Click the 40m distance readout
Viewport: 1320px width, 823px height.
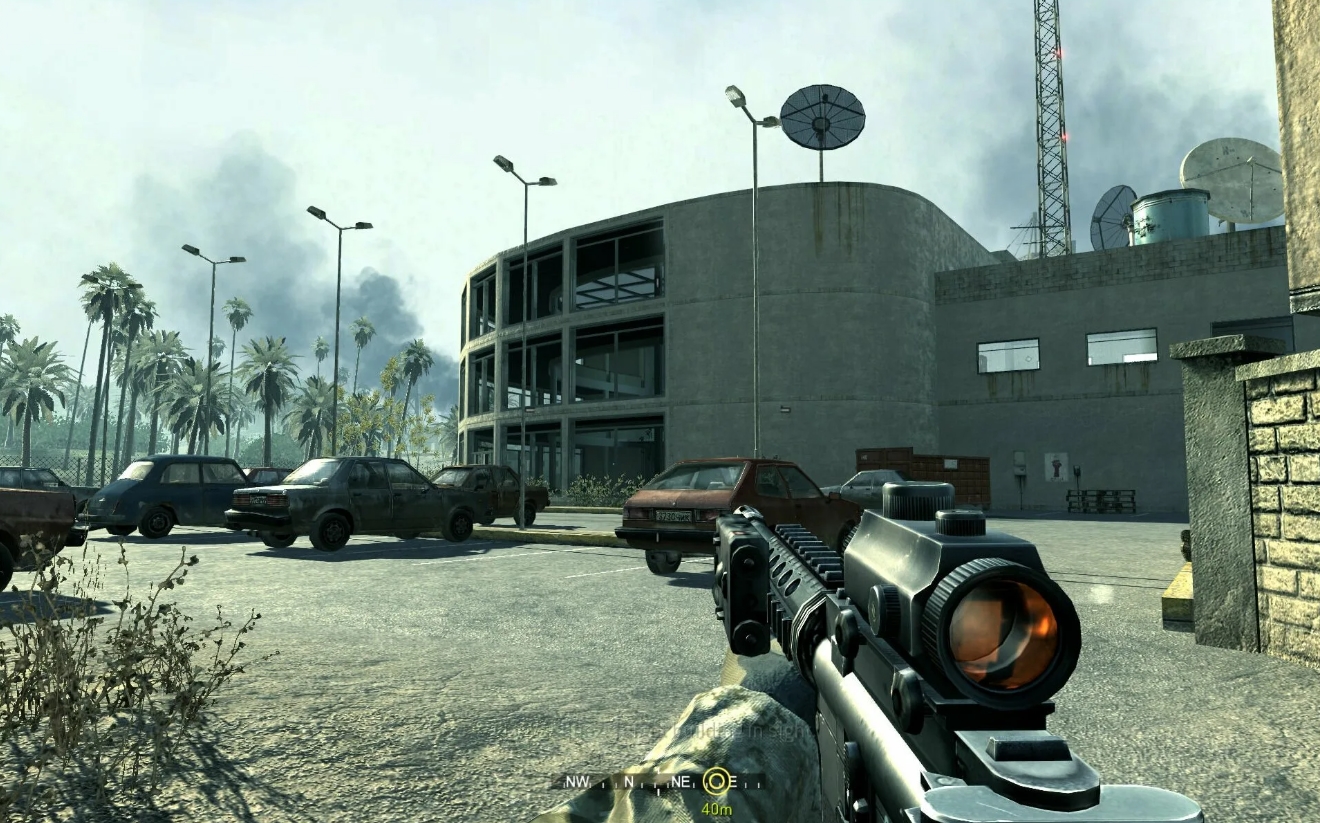tap(717, 808)
